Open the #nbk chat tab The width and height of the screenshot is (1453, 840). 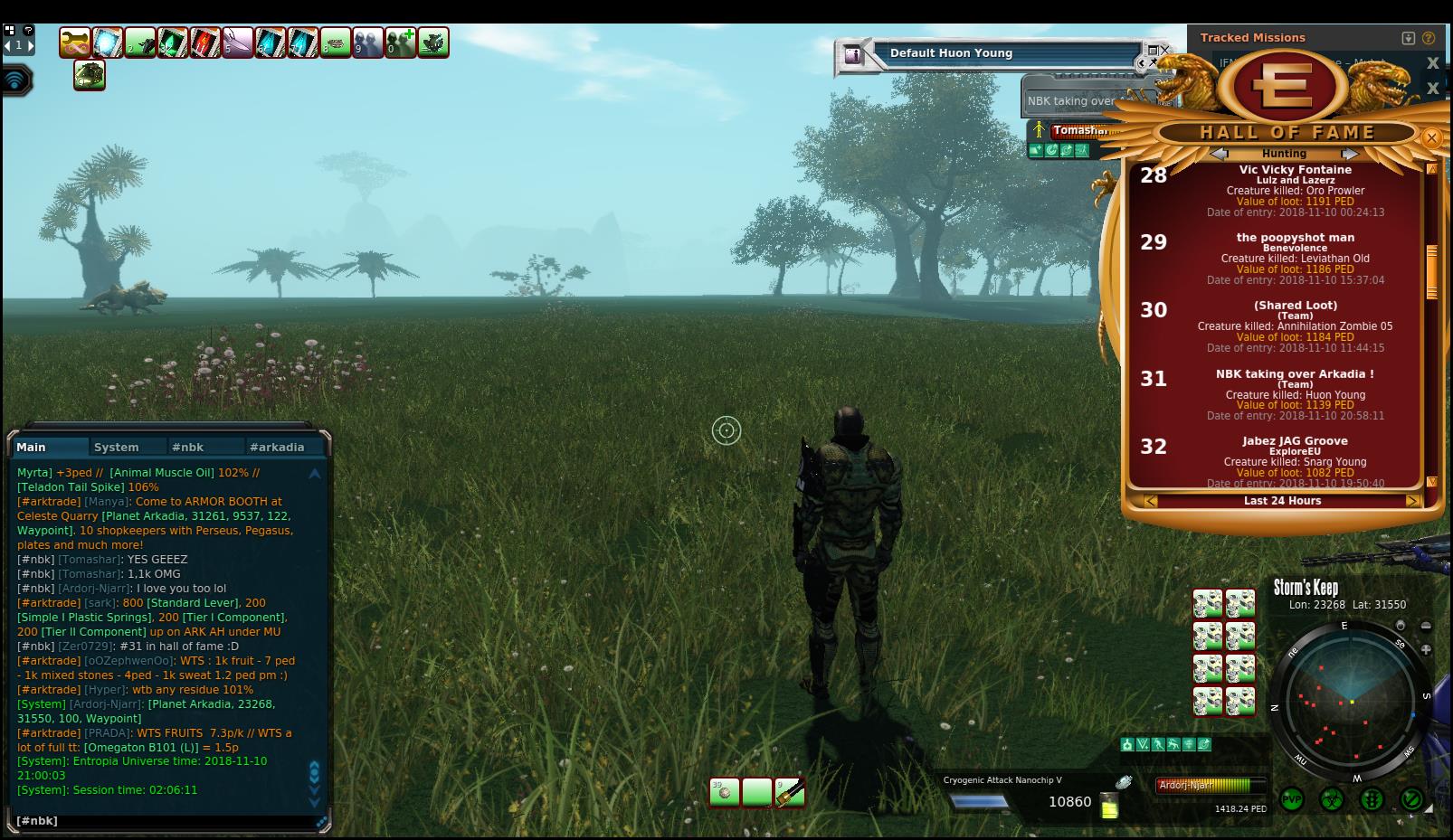(188, 447)
